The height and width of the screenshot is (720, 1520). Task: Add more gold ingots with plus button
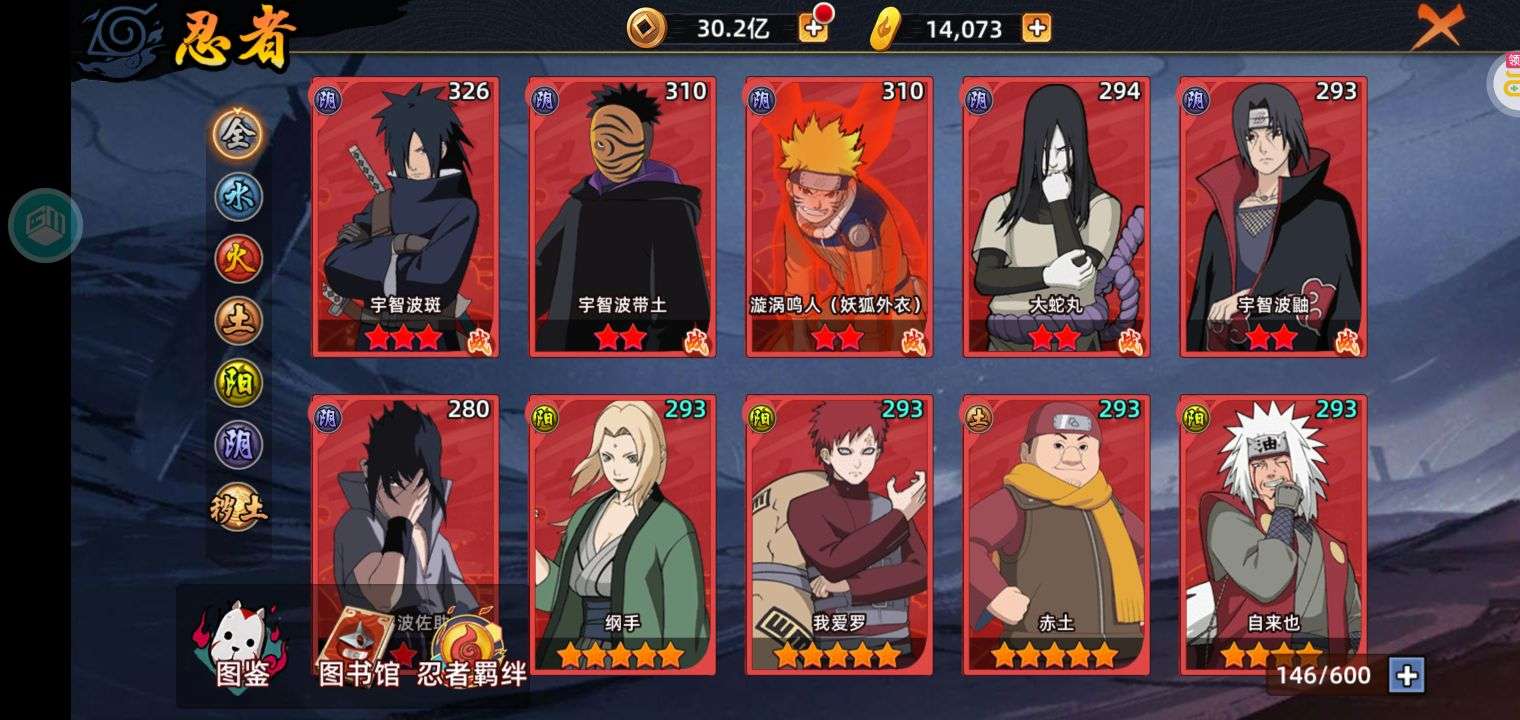click(x=1036, y=28)
